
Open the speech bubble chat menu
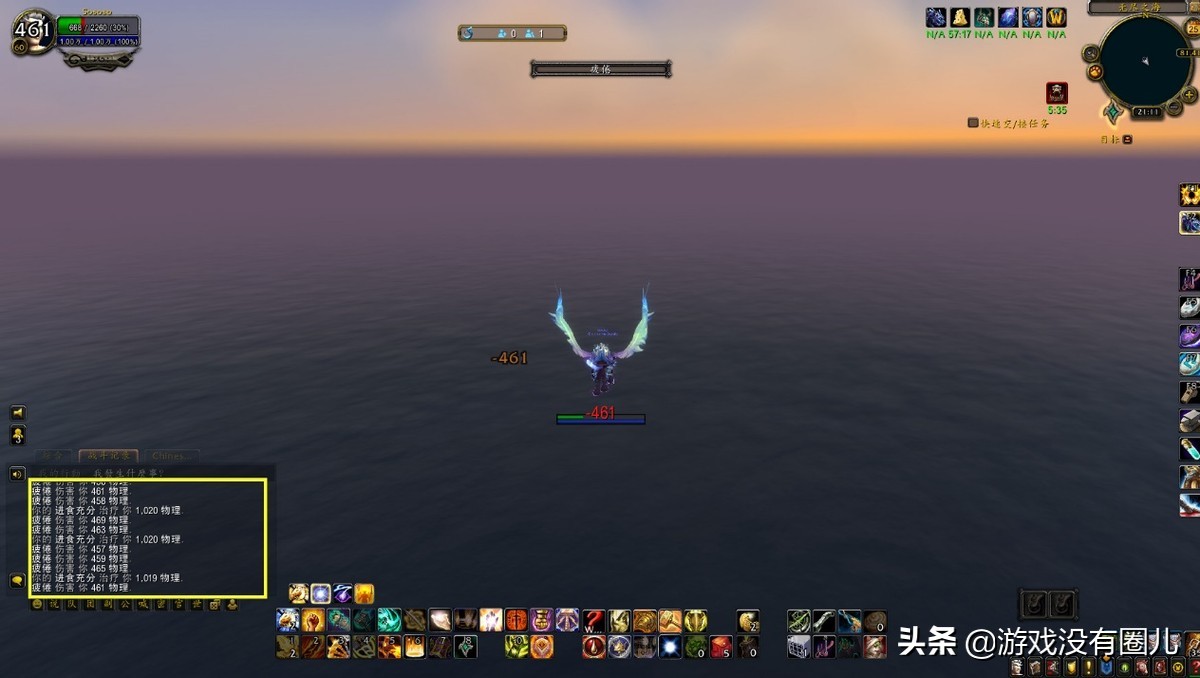click(x=18, y=580)
